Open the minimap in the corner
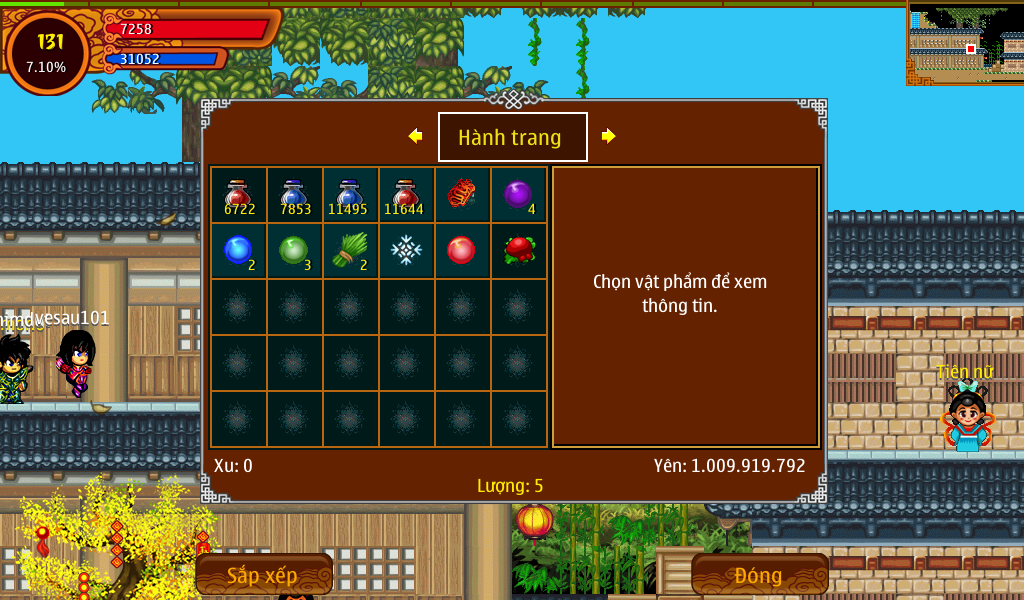This screenshot has width=1024, height=600. coord(965,43)
